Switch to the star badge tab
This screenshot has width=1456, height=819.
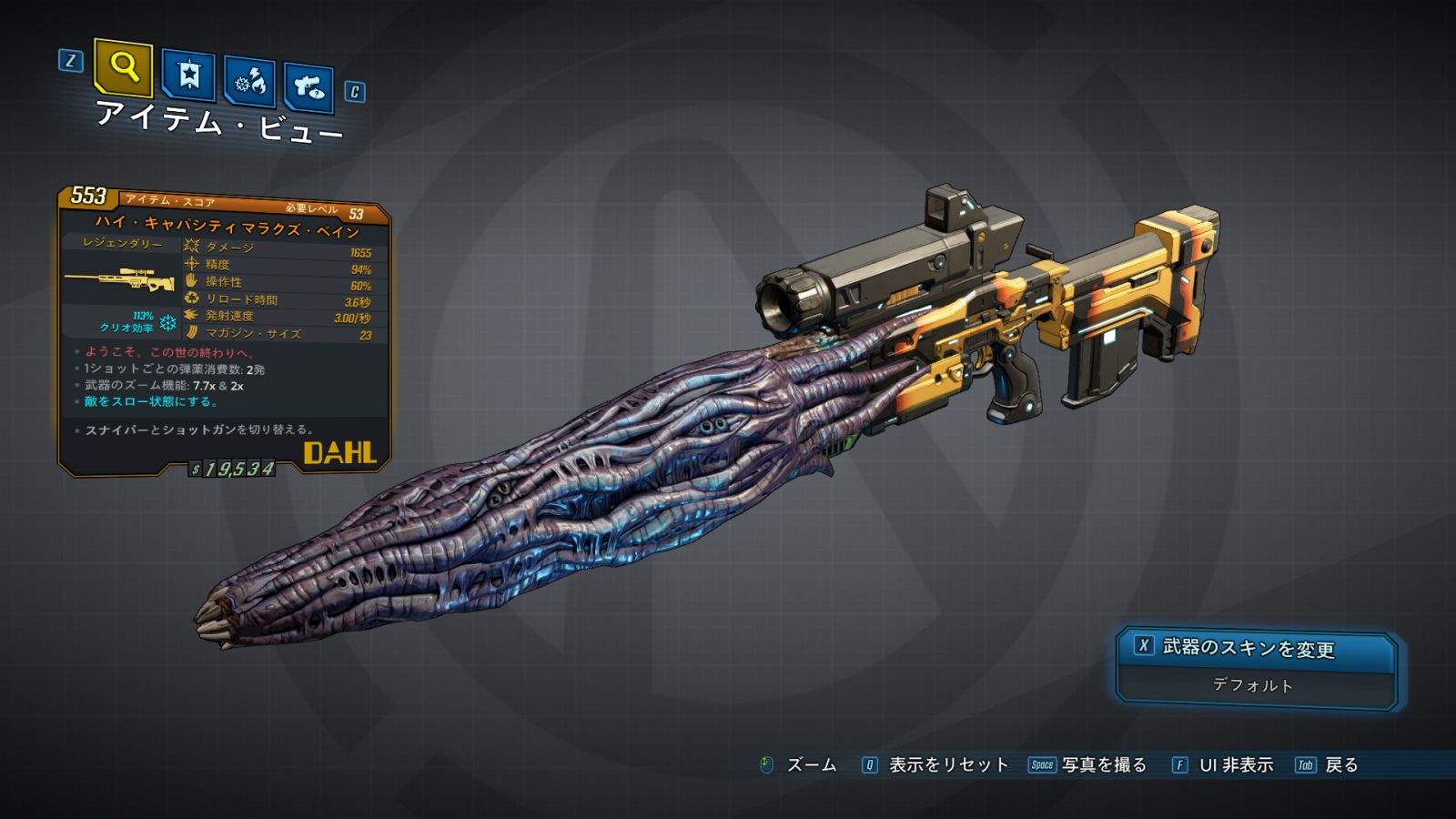click(x=188, y=76)
